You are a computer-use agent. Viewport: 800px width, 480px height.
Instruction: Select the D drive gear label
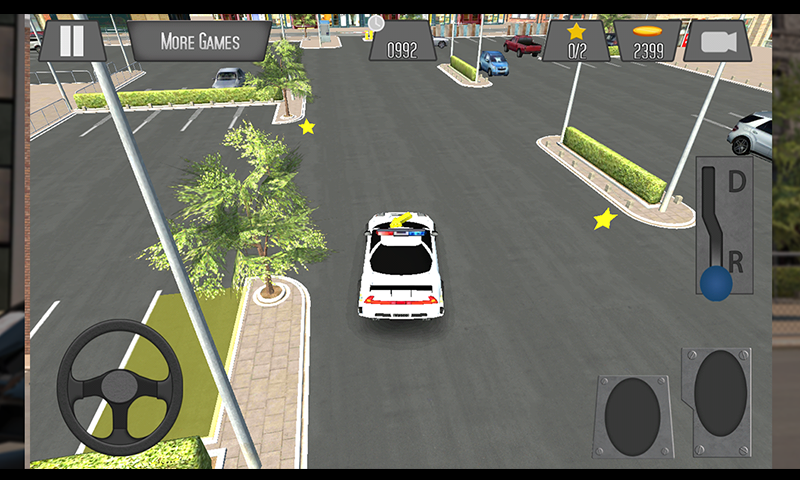(x=737, y=182)
